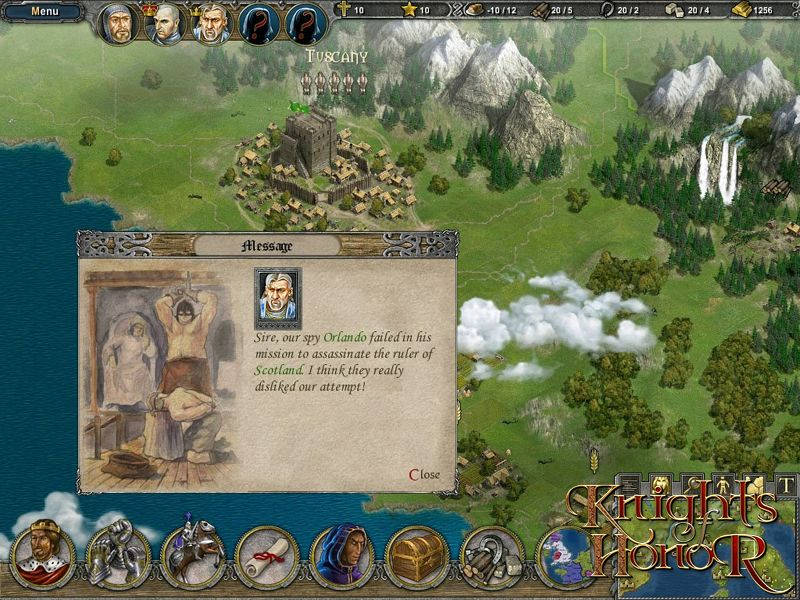Open the mounted cavalry knight icon
Image resolution: width=800 pixels, height=600 pixels.
point(192,553)
